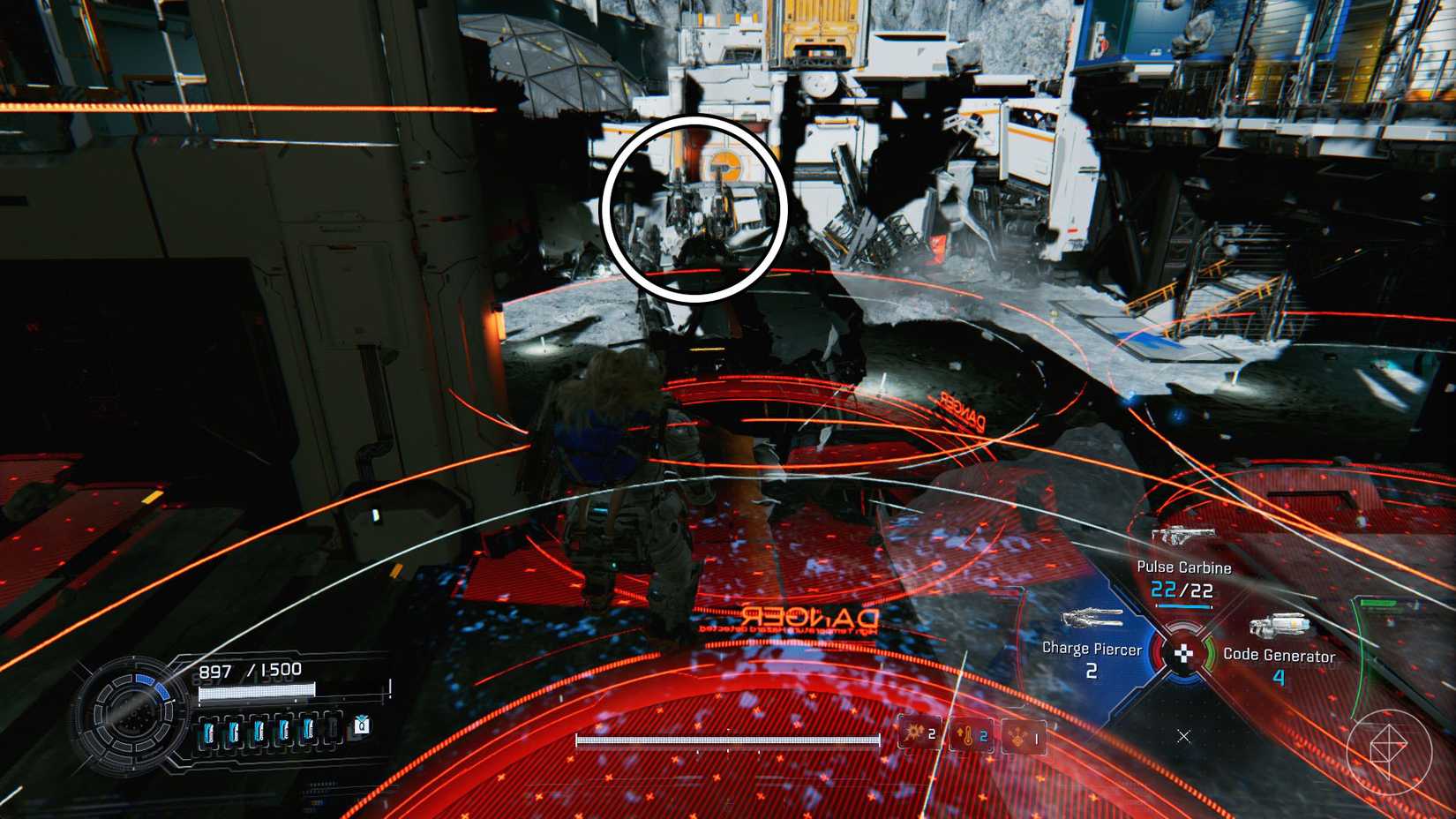Click the 897/1500 health readout
Viewport: 1456px width, 819px height.
(x=249, y=670)
